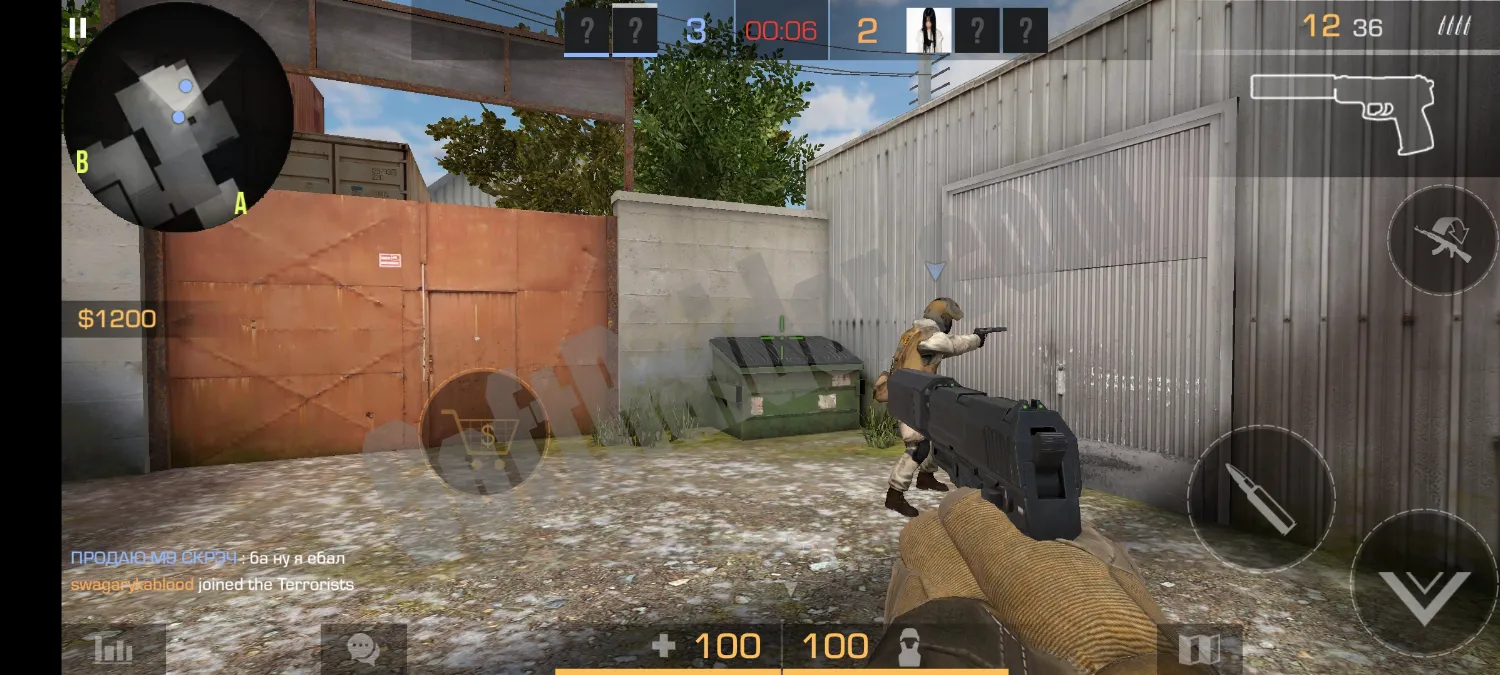Tap the drop weapon rifle button
Image resolution: width=1500 pixels, height=675 pixels.
(x=1441, y=240)
